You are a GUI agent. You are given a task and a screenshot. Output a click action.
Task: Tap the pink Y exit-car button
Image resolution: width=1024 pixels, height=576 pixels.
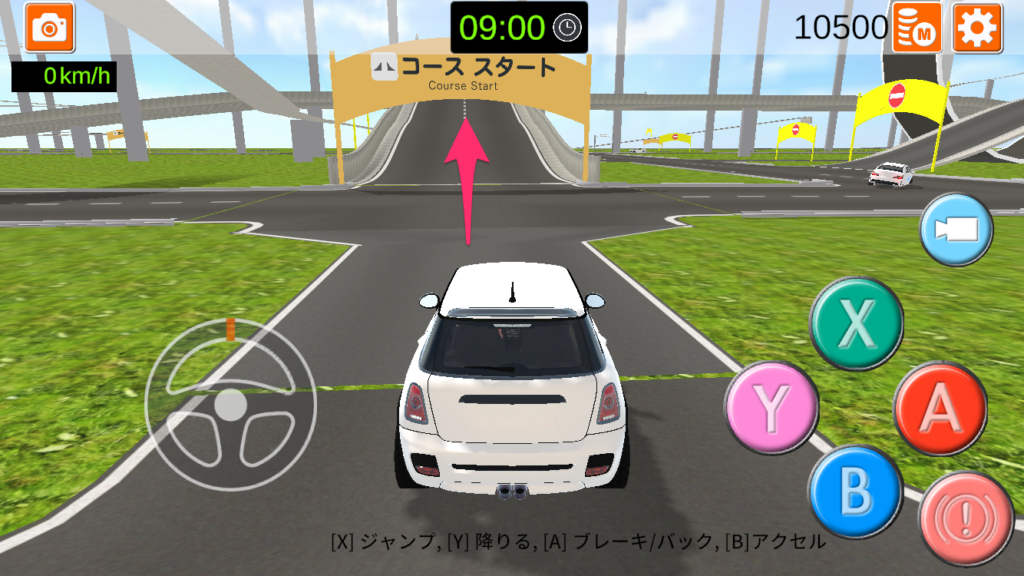[x=771, y=406]
